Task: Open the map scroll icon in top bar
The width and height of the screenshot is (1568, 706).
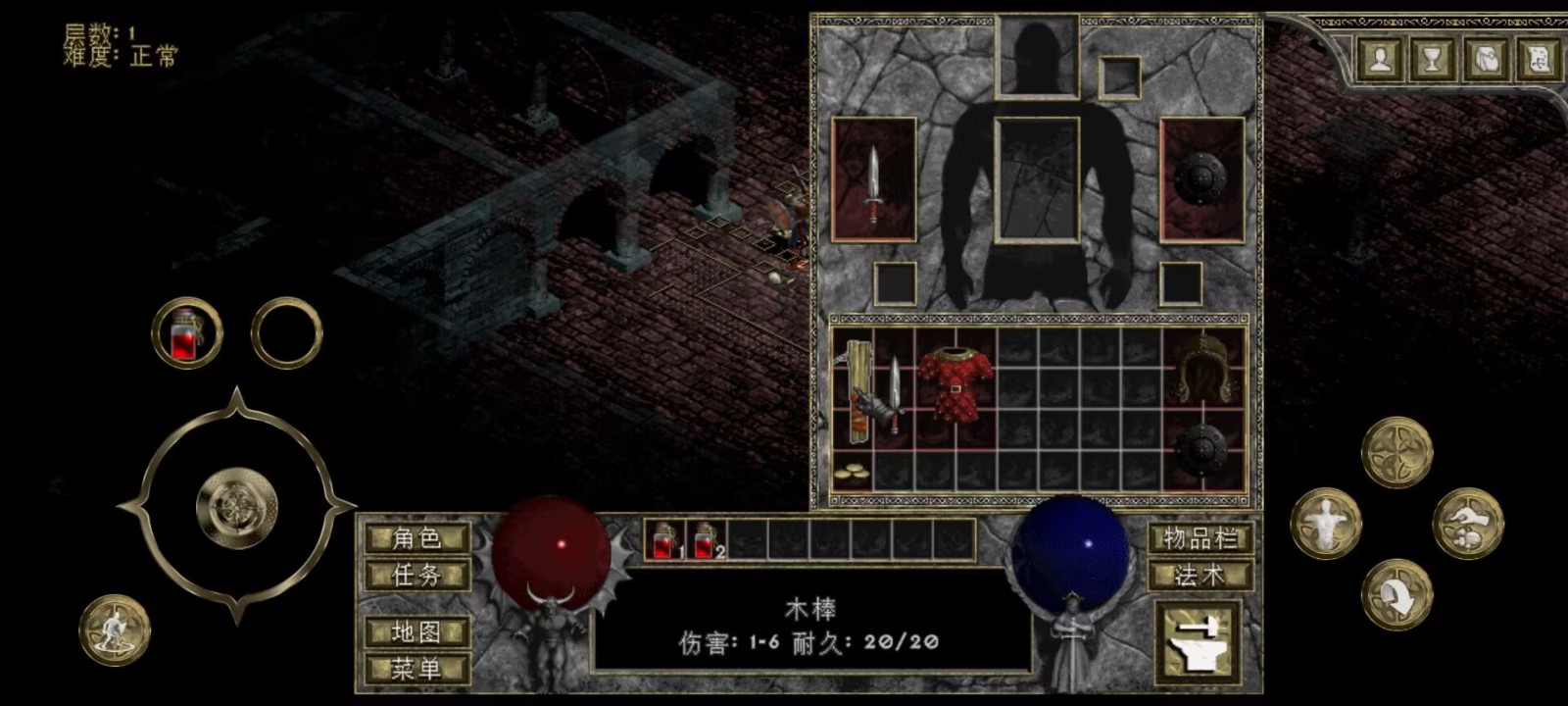Action: (1536, 59)
